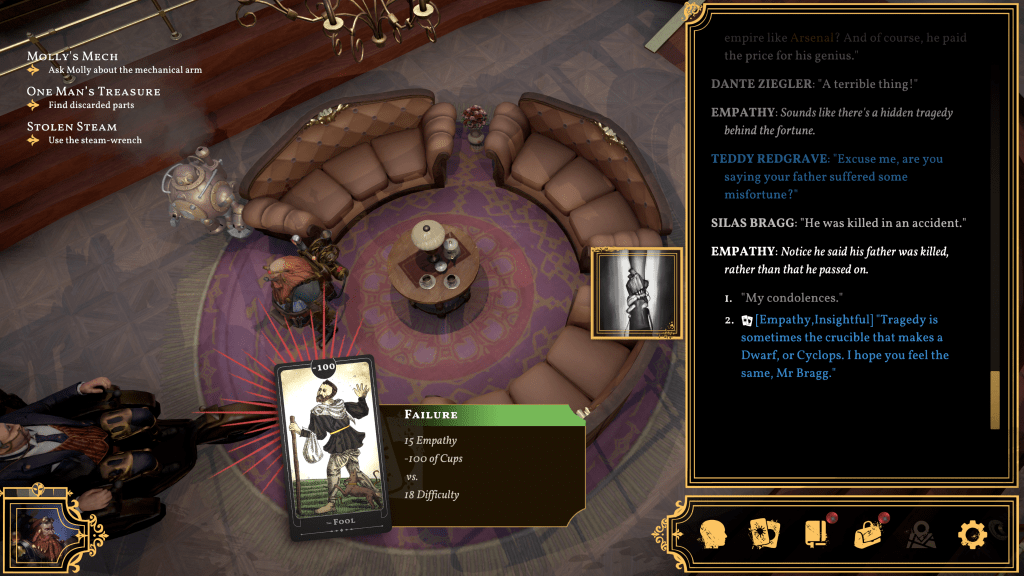The width and height of the screenshot is (1024, 576).
Task: Open the inventory bag icon
Action: [868, 534]
